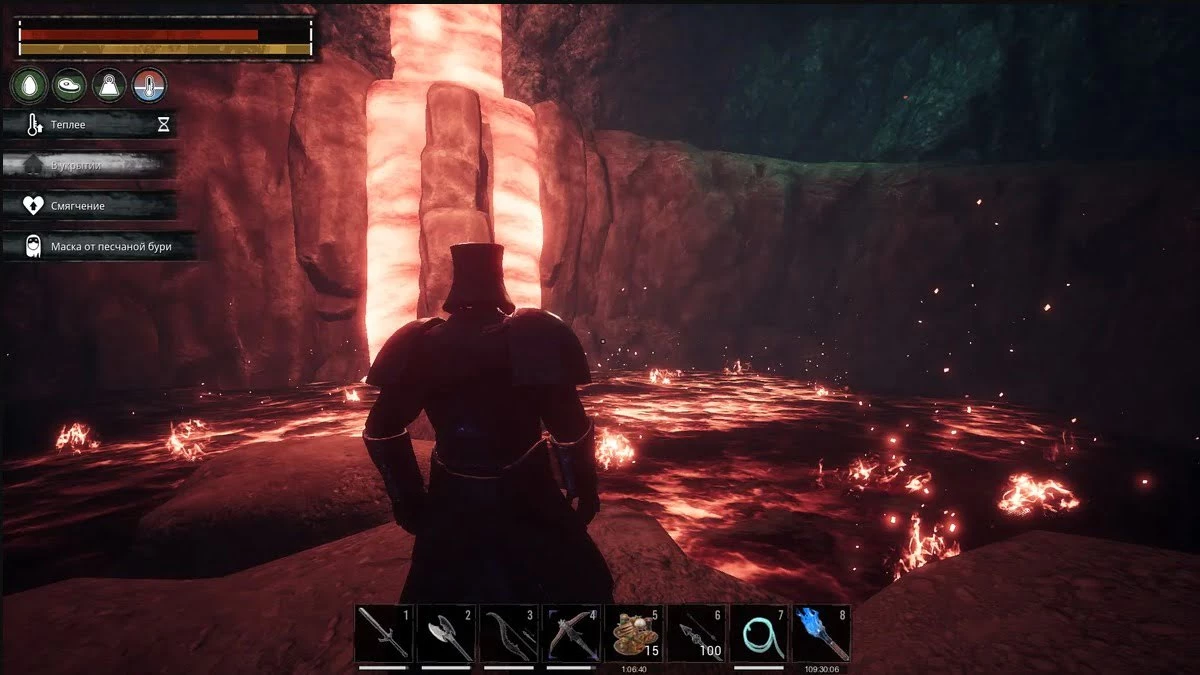This screenshot has height=675, width=1200.
Task: Pick the coiled rope in slot 7
Action: tap(759, 633)
